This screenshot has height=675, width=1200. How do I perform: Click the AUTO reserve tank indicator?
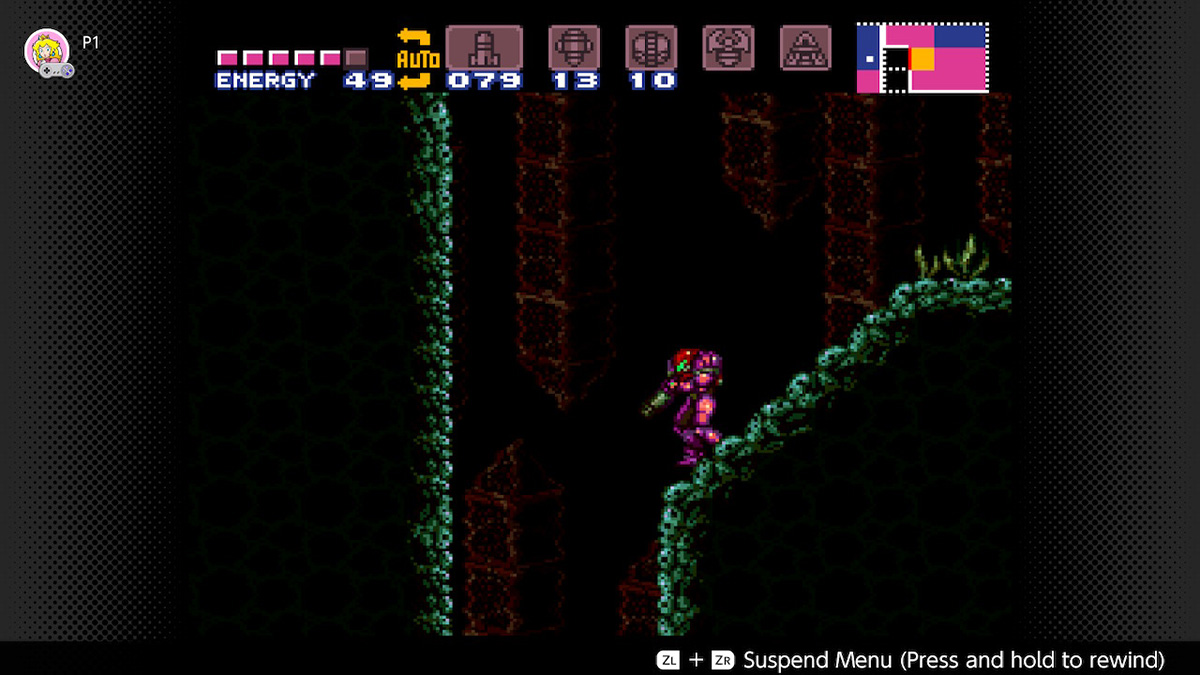tap(413, 59)
